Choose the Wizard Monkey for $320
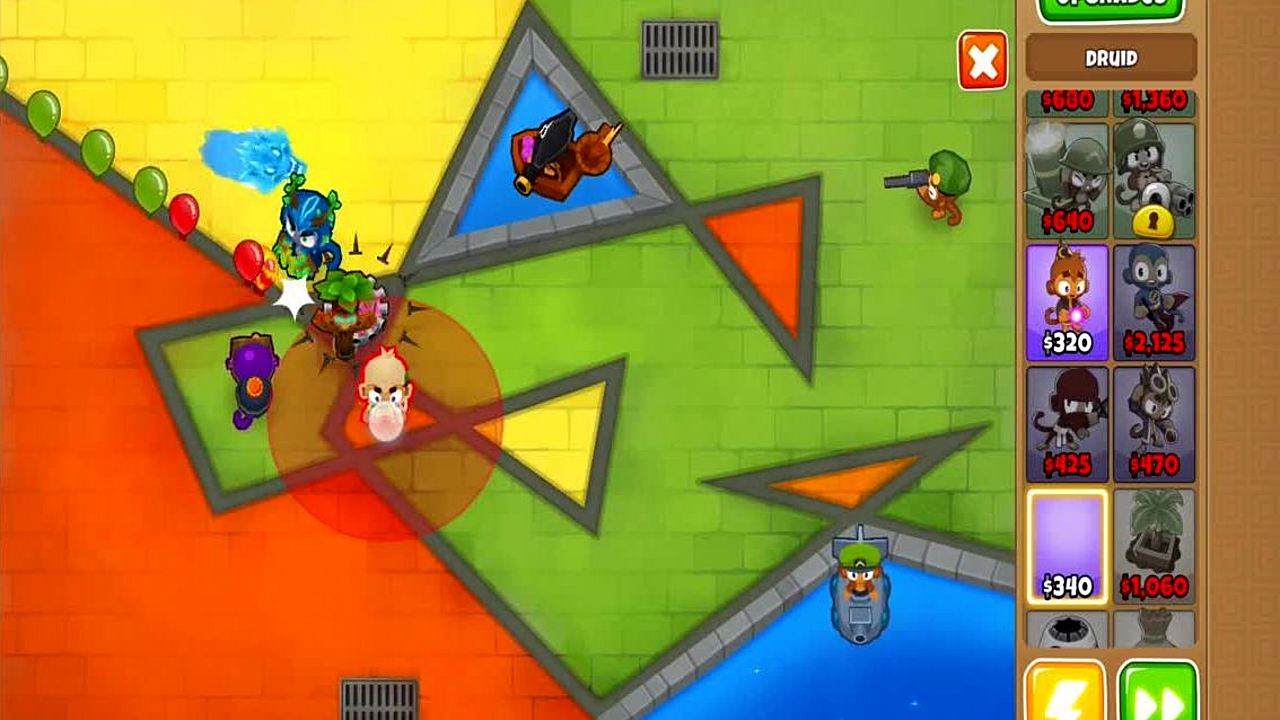 [x=1067, y=302]
